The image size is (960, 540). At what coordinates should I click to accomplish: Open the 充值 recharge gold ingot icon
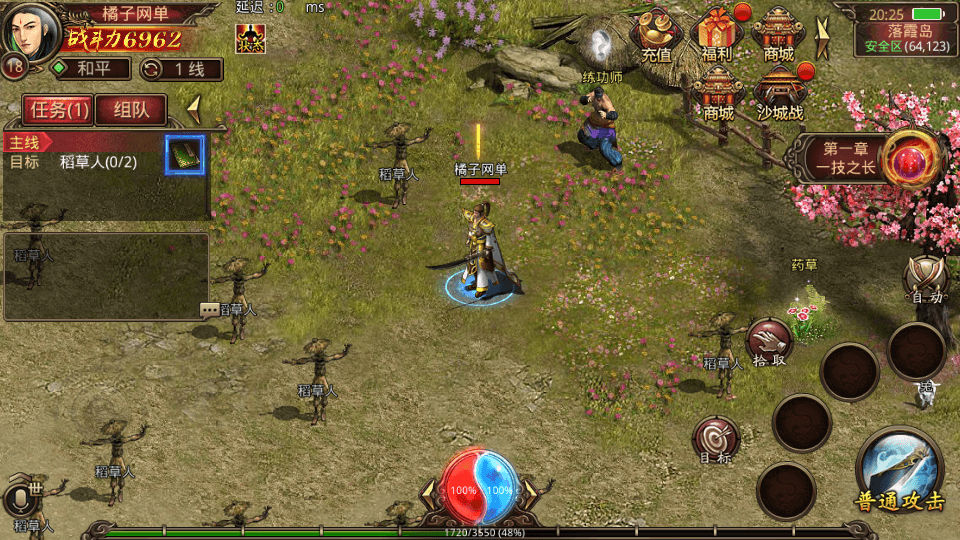pyautogui.click(x=656, y=35)
